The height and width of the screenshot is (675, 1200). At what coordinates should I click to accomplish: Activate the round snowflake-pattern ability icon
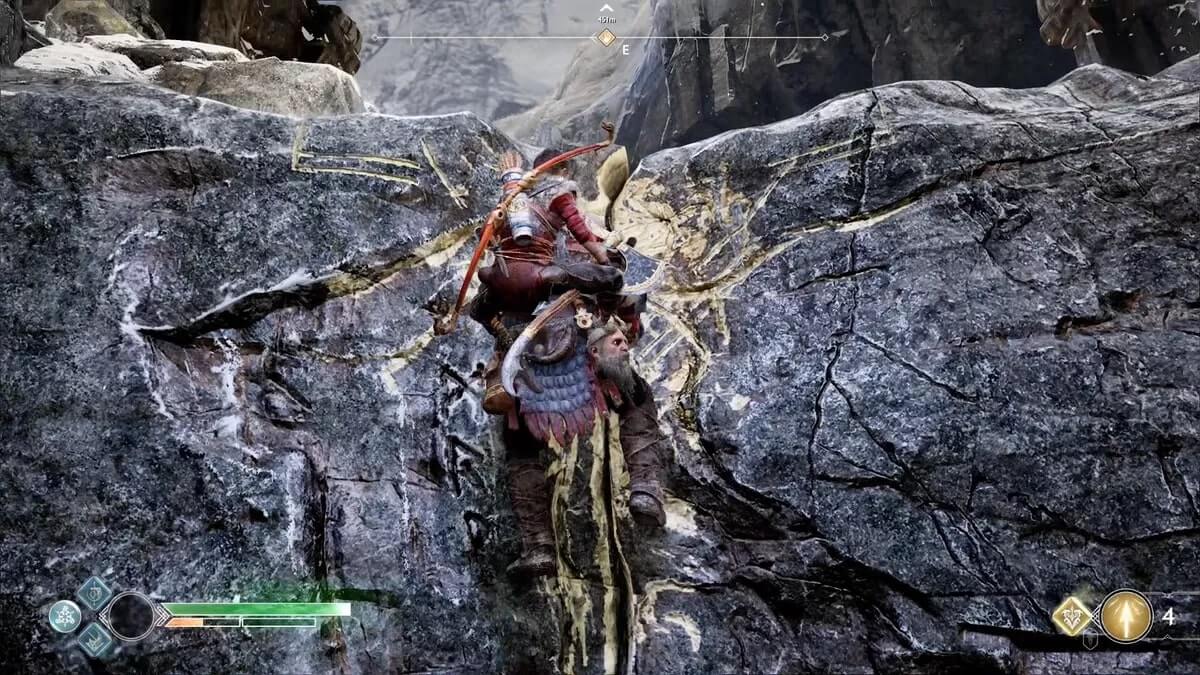click(65, 616)
